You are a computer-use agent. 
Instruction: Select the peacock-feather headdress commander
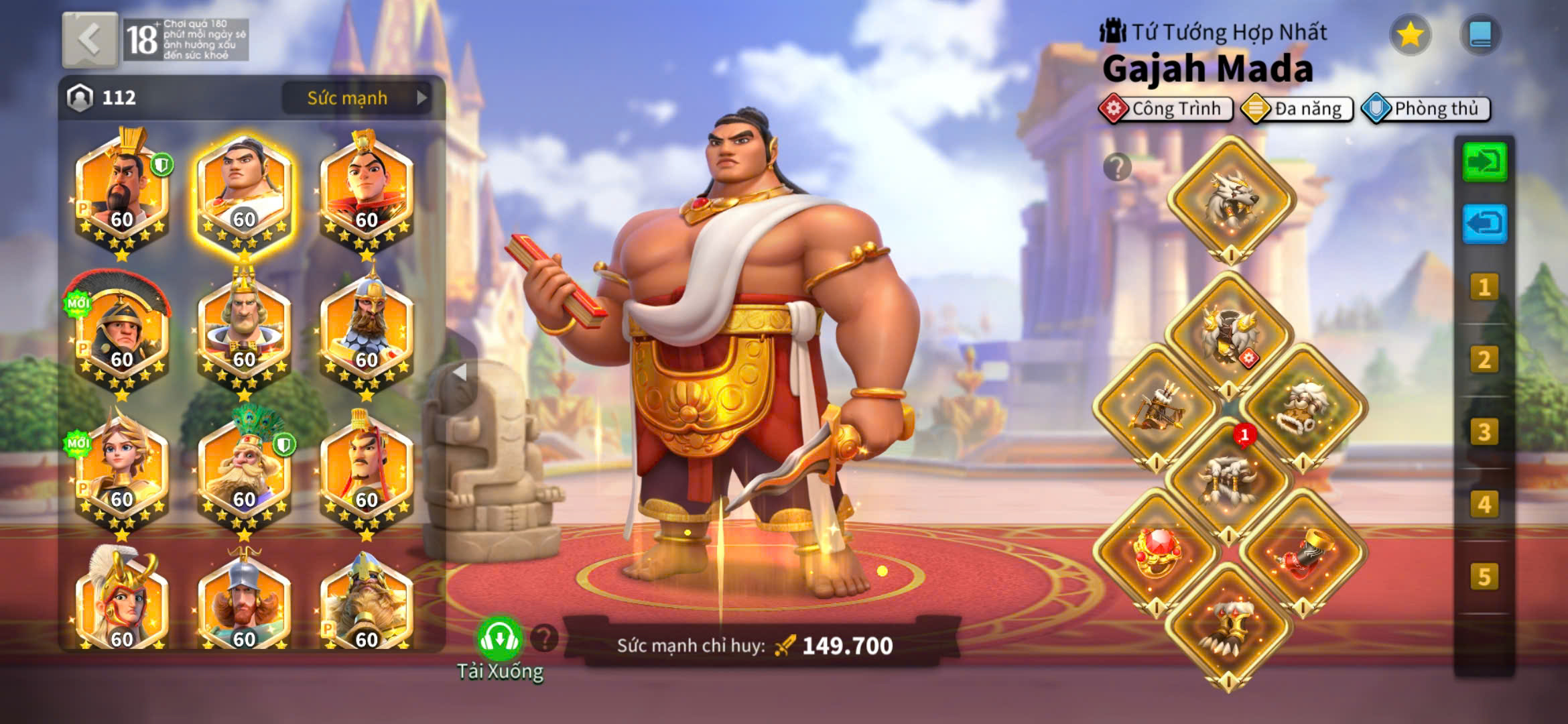point(244,469)
